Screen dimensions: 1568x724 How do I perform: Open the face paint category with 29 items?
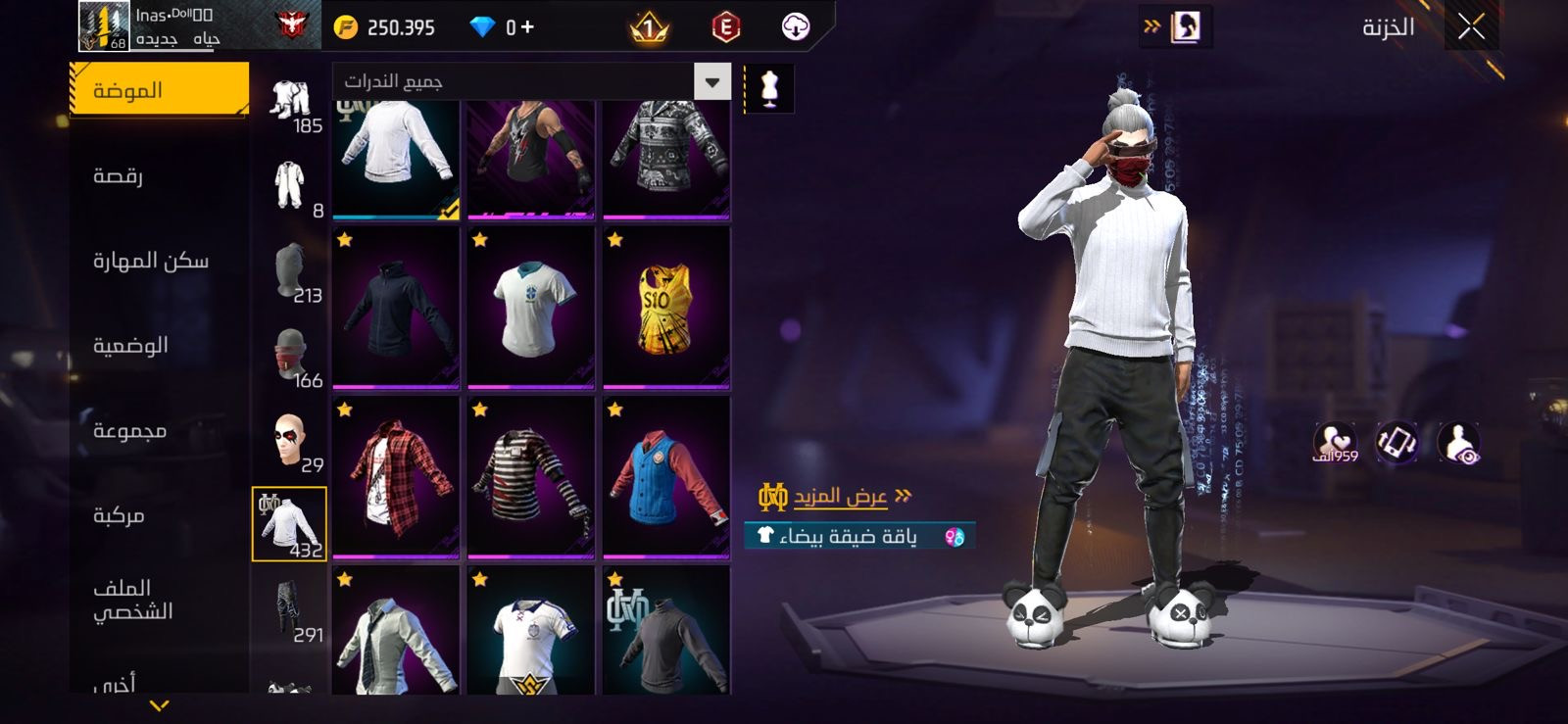(290, 441)
